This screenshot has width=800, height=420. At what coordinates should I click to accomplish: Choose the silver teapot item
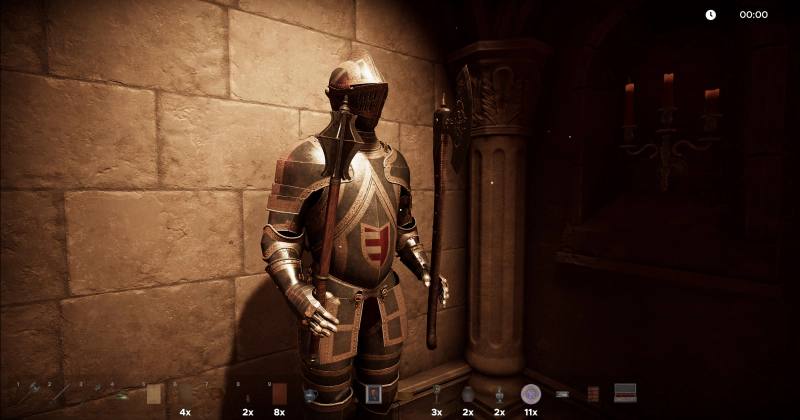311,394
